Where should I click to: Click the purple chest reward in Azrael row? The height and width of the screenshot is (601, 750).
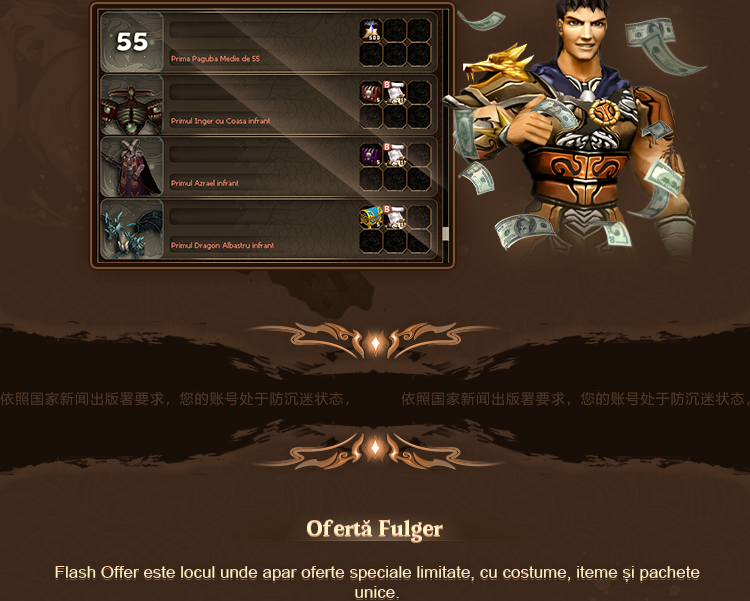pos(371,155)
